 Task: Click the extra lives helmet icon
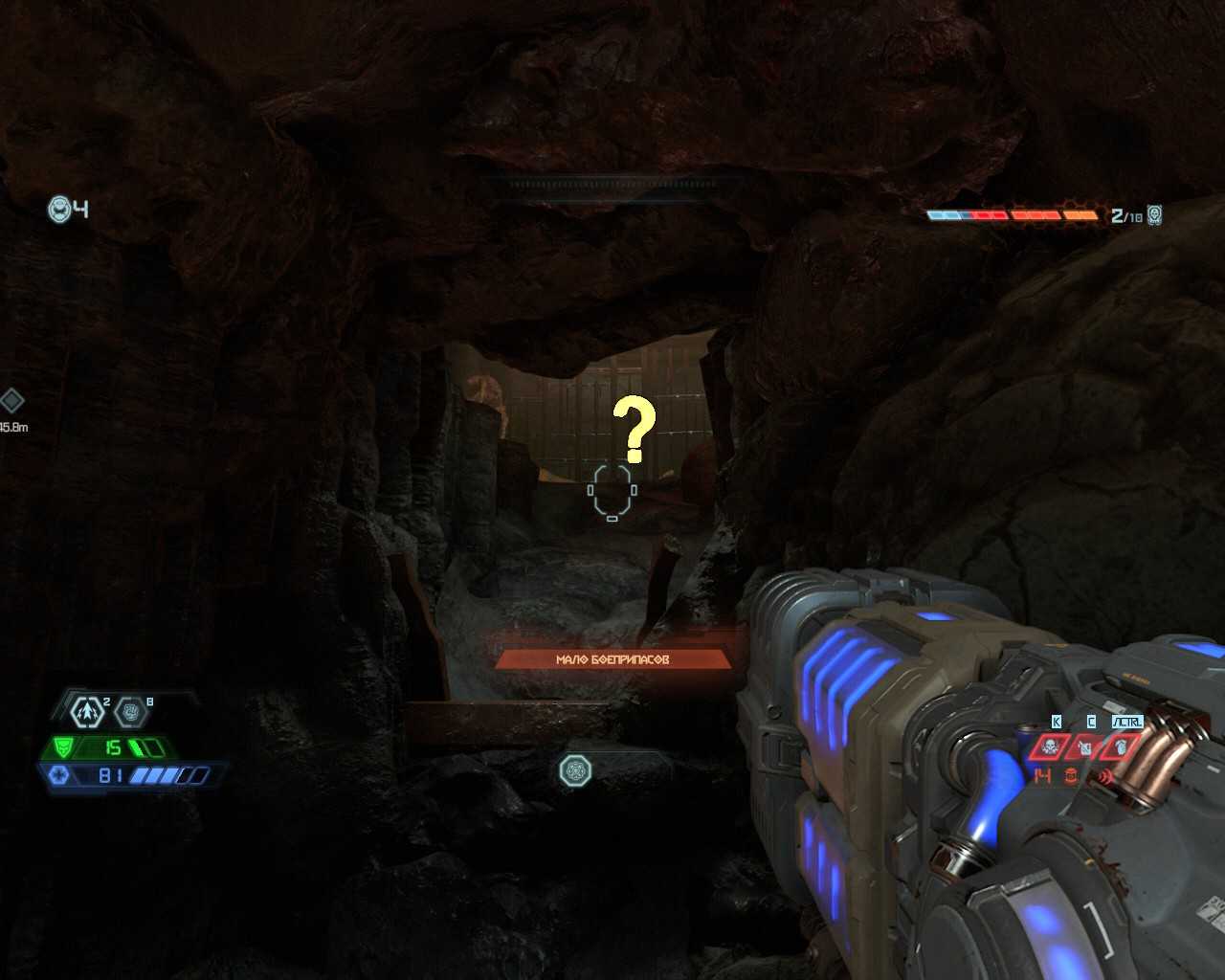60,209
